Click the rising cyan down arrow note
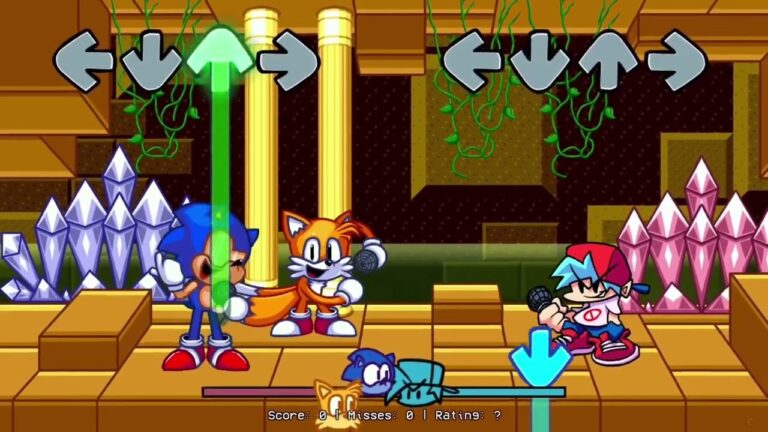Image resolution: width=768 pixels, height=432 pixels. pos(540,358)
